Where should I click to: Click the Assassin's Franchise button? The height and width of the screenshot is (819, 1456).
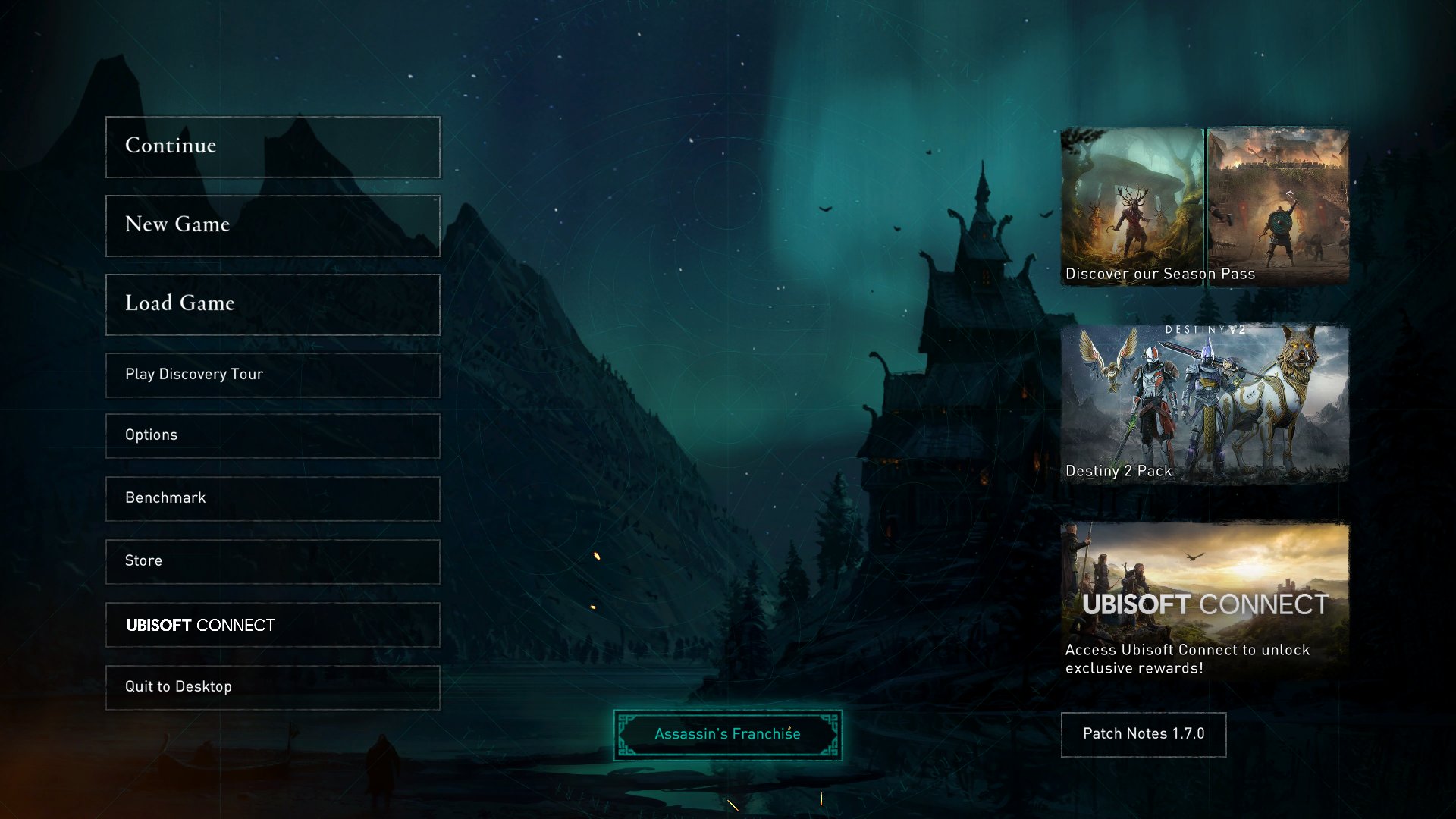pyautogui.click(x=727, y=734)
